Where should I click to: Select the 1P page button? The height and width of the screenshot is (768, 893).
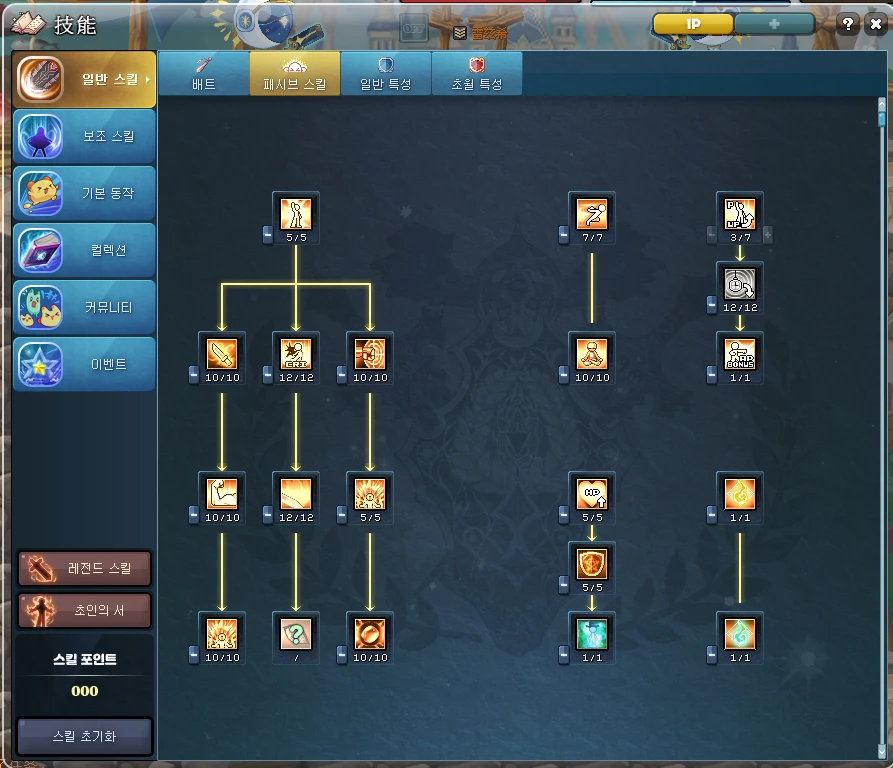coord(693,24)
